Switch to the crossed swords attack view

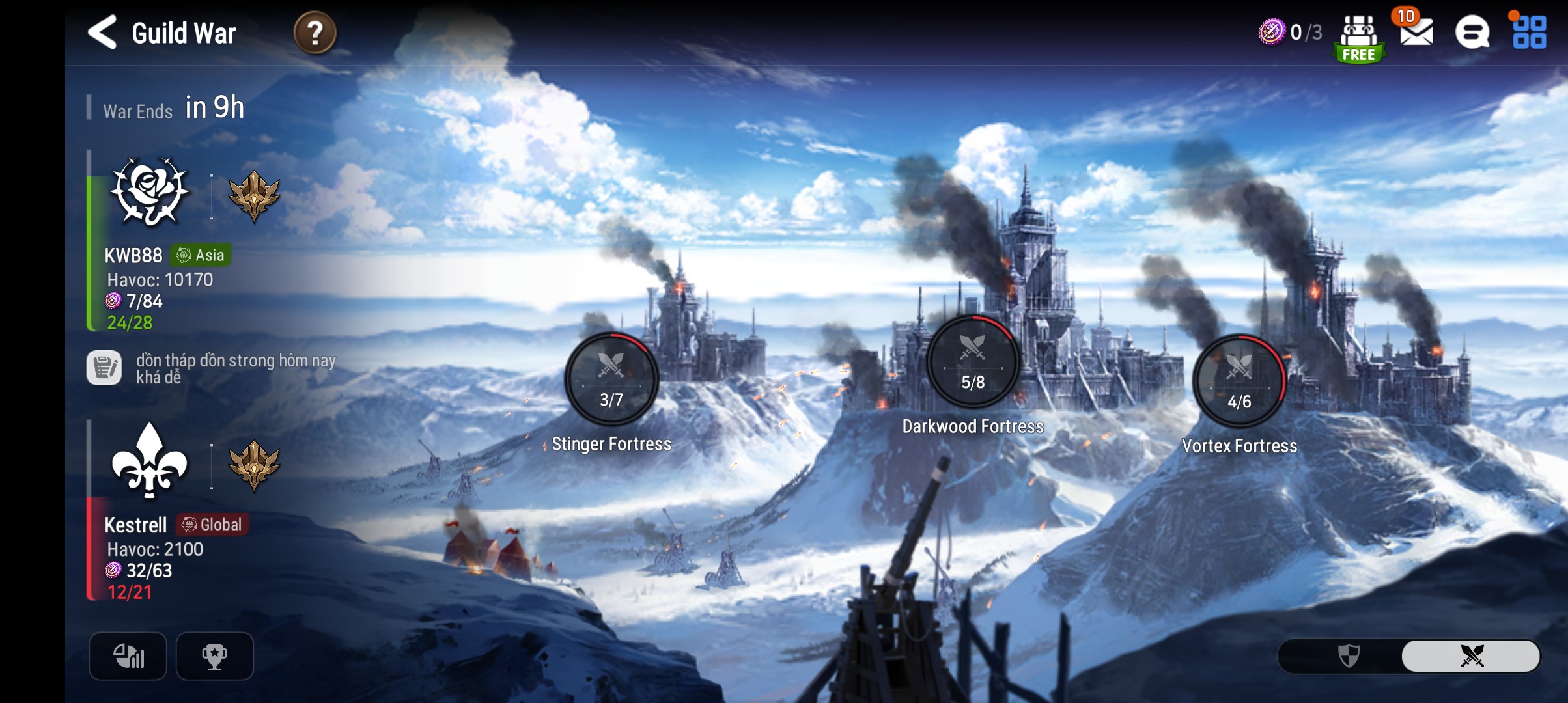pos(1471,655)
